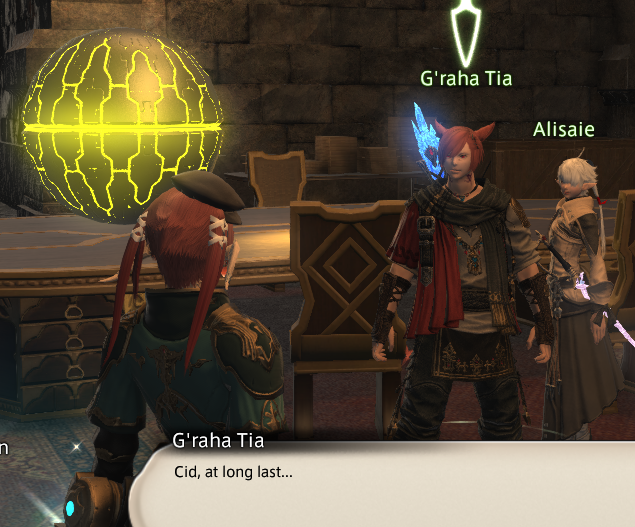The width and height of the screenshot is (635, 527).
Task: Select the G'raha Tia nameplate
Action: [x=466, y=79]
